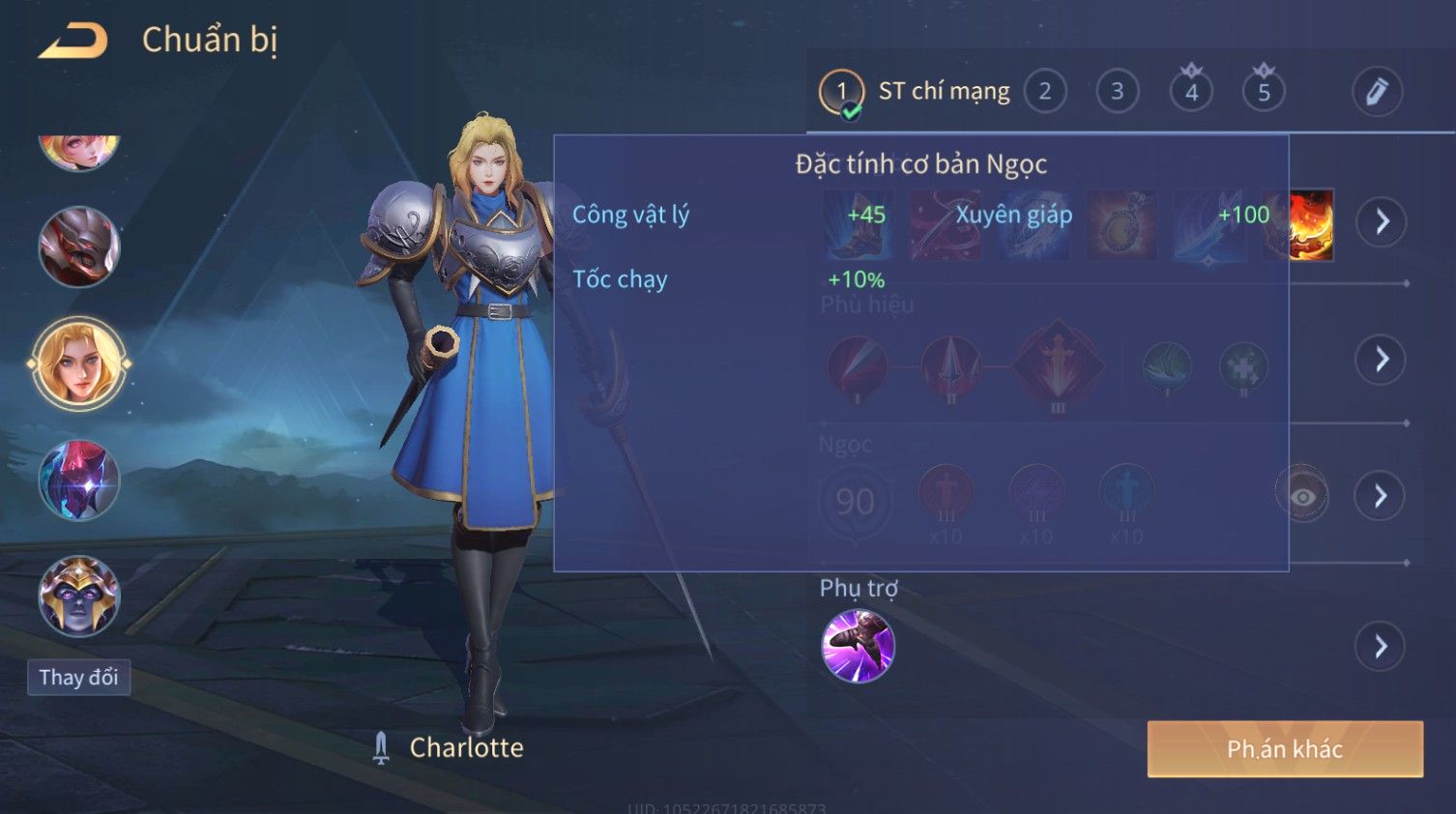The image size is (1456, 814).
Task: Switch to build preset 2
Action: coord(1044,92)
